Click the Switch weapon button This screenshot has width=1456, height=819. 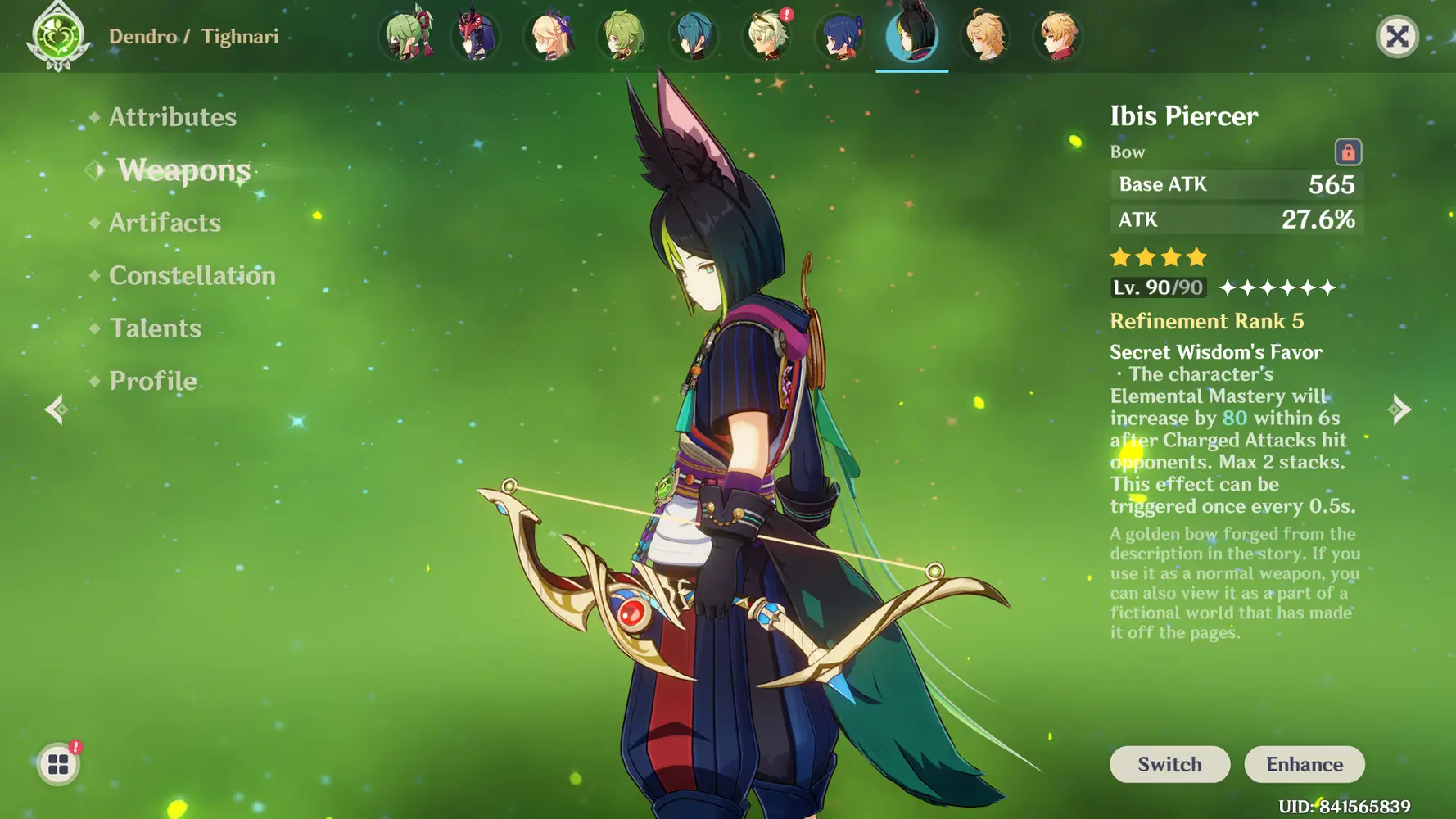tap(1169, 764)
